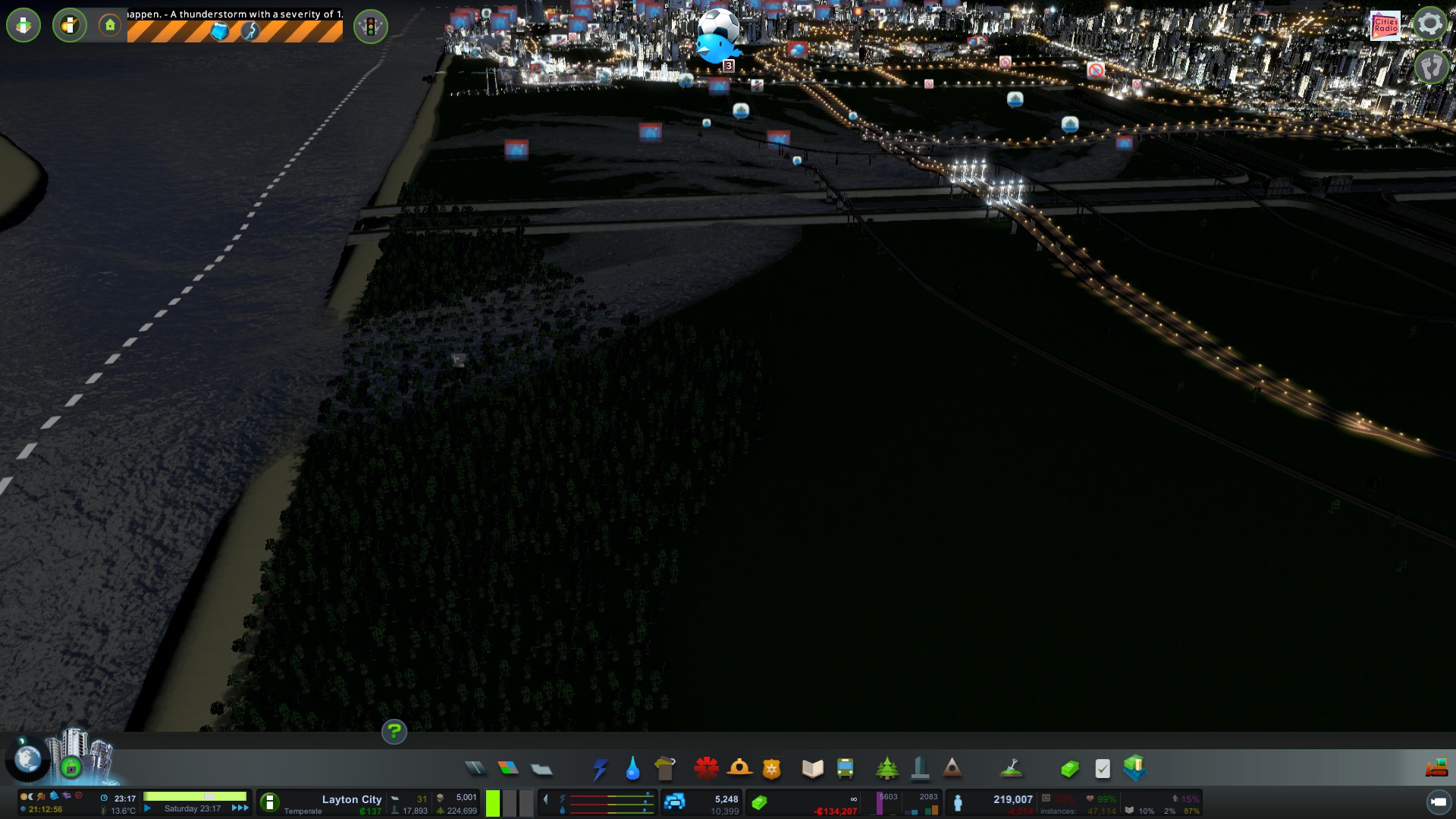1456x819 pixels.
Task: Open the Education book menu
Action: [x=812, y=769]
